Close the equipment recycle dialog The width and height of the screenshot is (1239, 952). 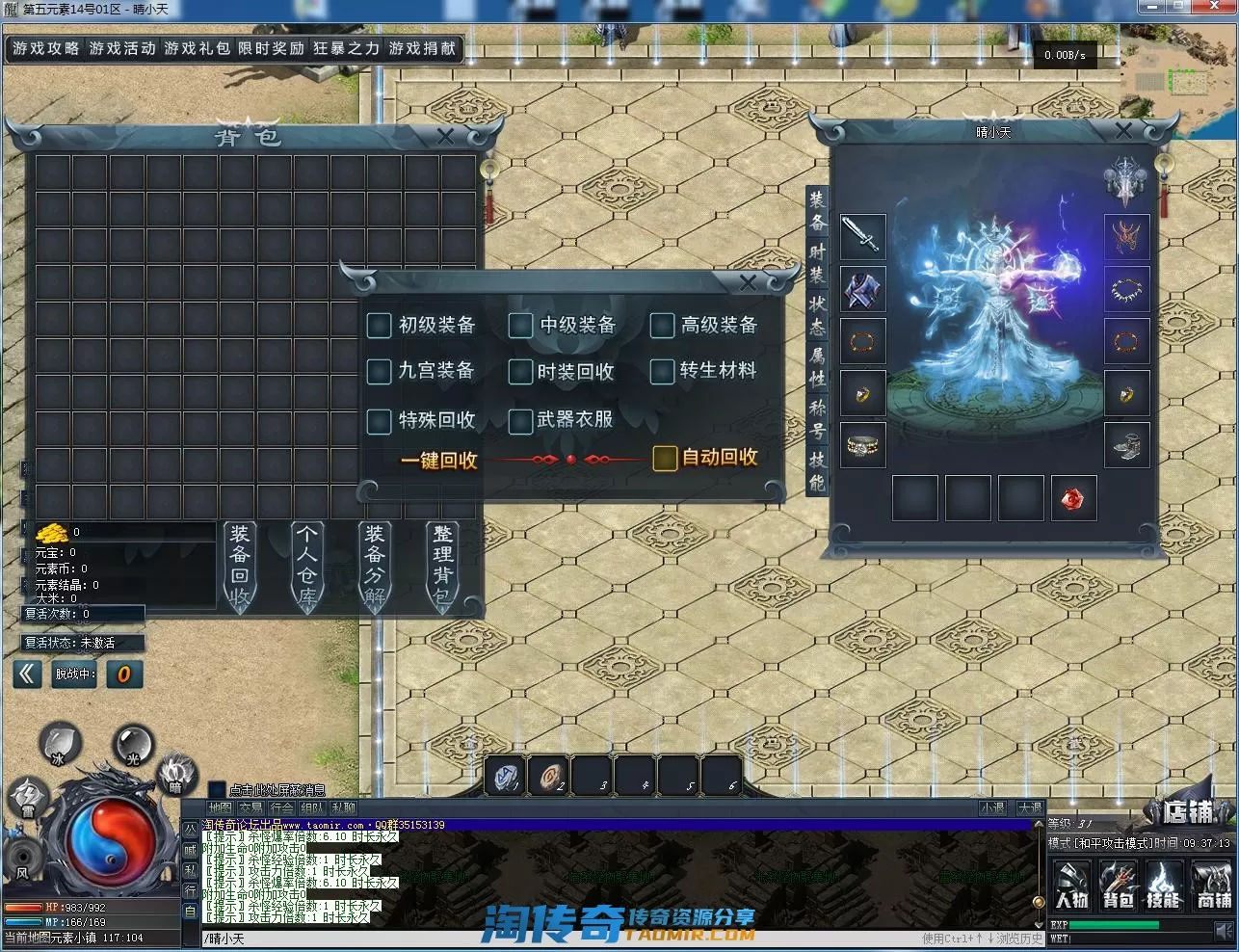pos(748,282)
